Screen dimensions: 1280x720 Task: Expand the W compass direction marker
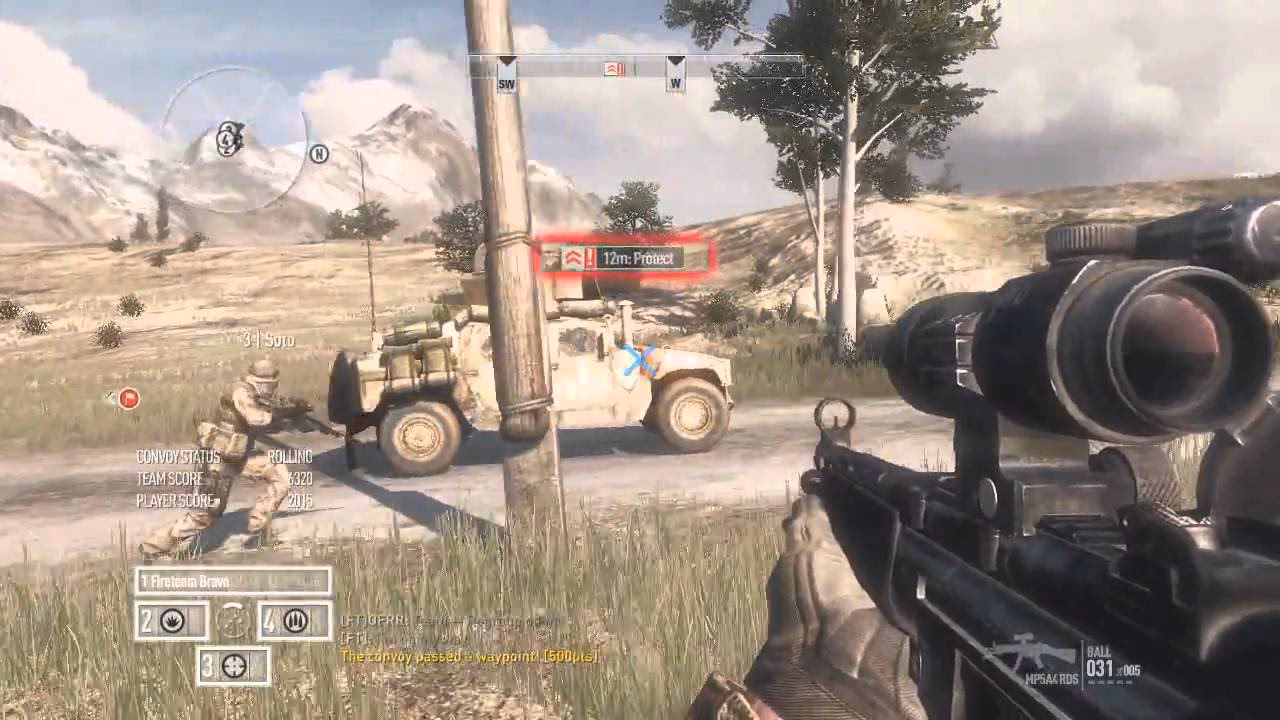coord(676,80)
